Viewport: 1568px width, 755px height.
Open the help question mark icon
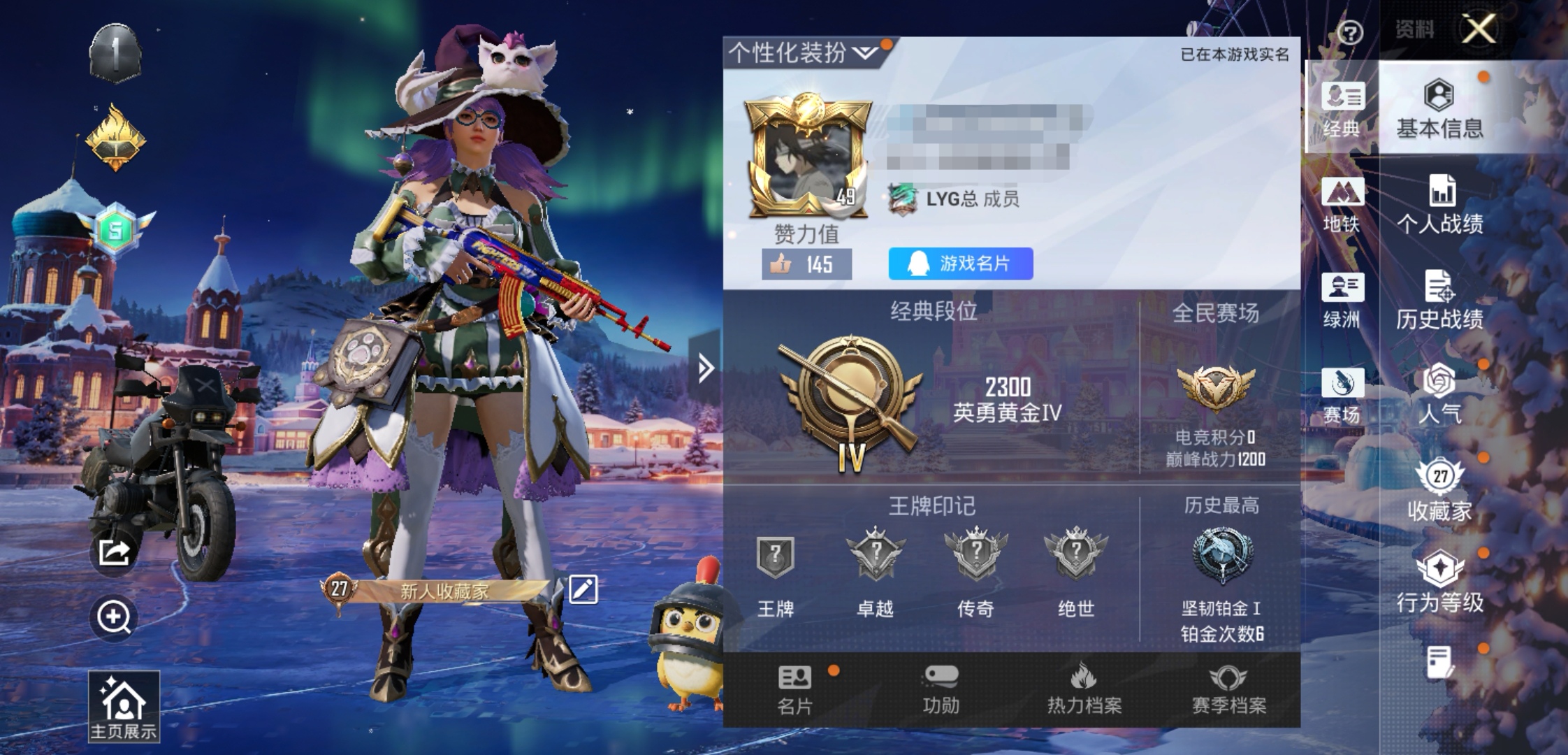(x=1350, y=32)
